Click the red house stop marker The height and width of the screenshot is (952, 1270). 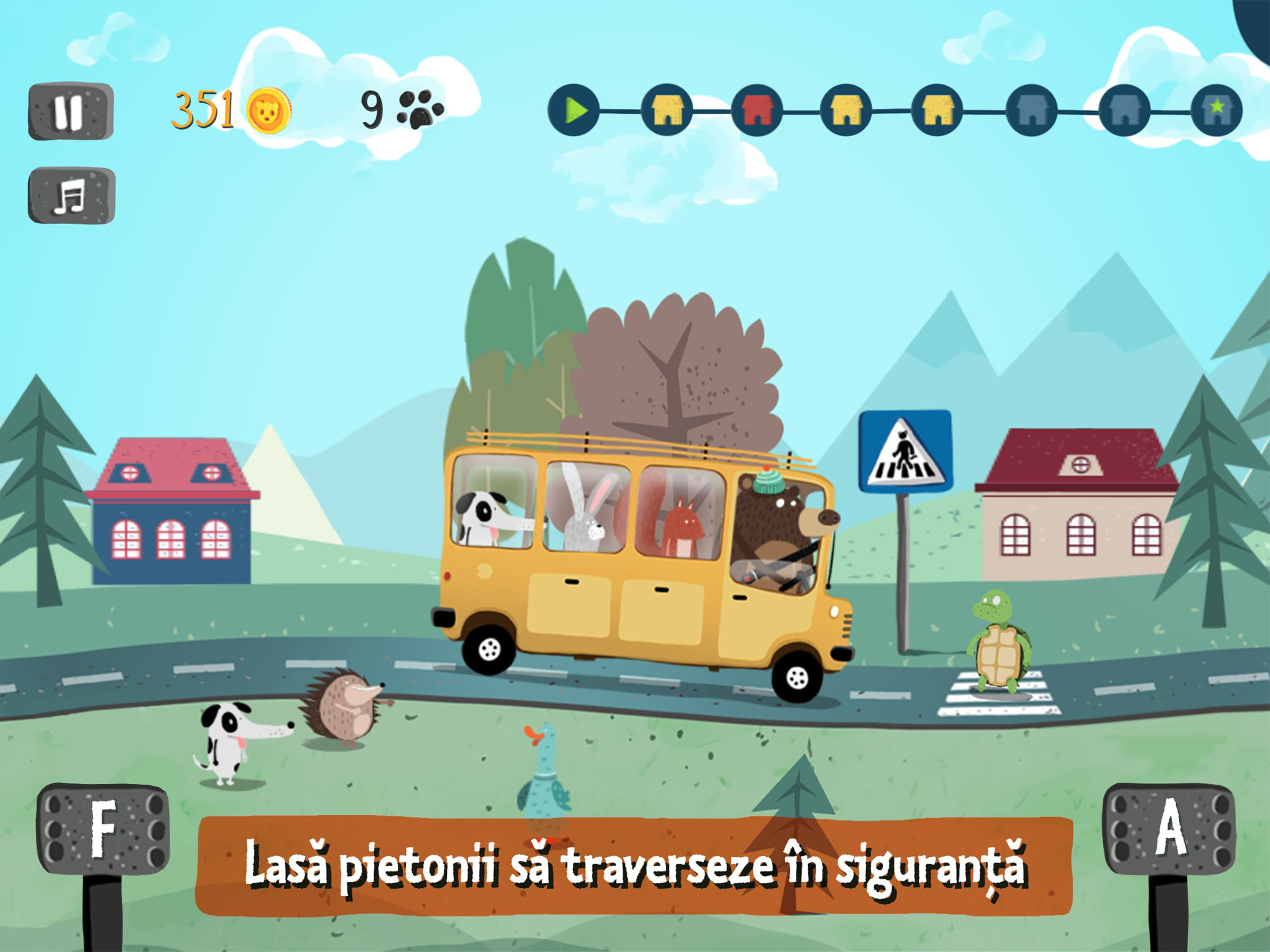pyautogui.click(x=757, y=110)
